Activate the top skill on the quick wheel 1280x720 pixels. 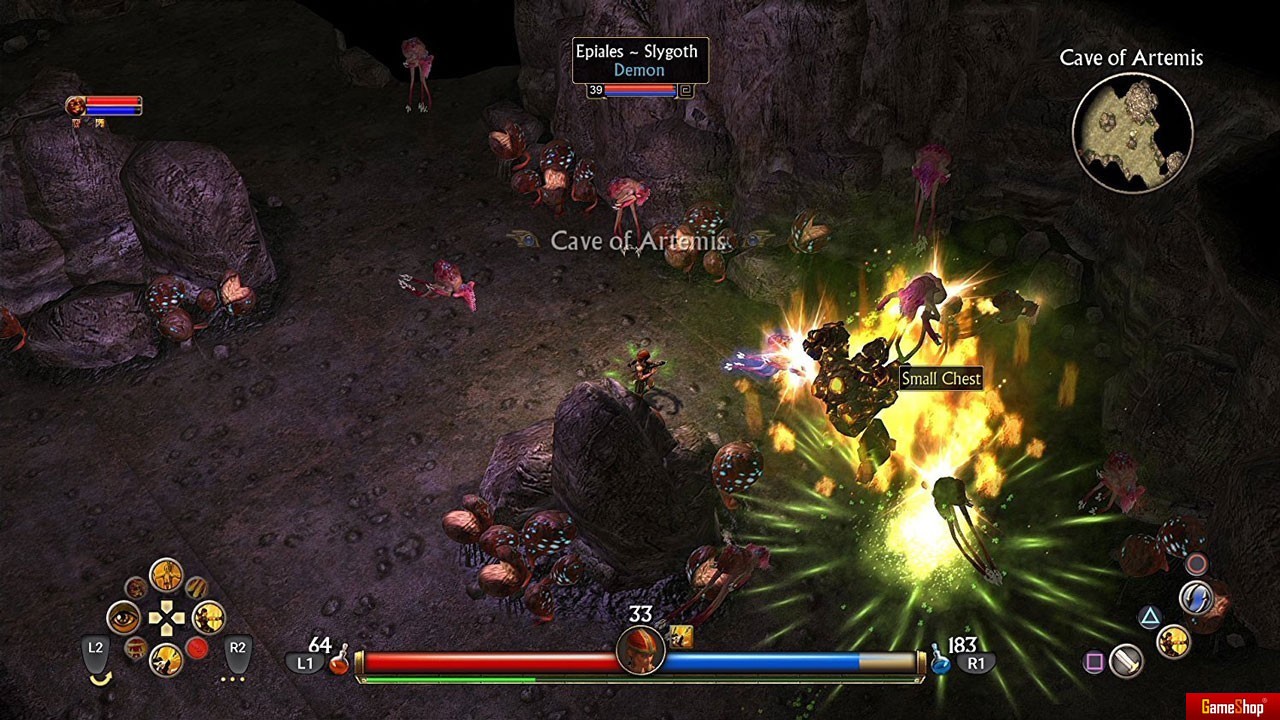tap(166, 576)
